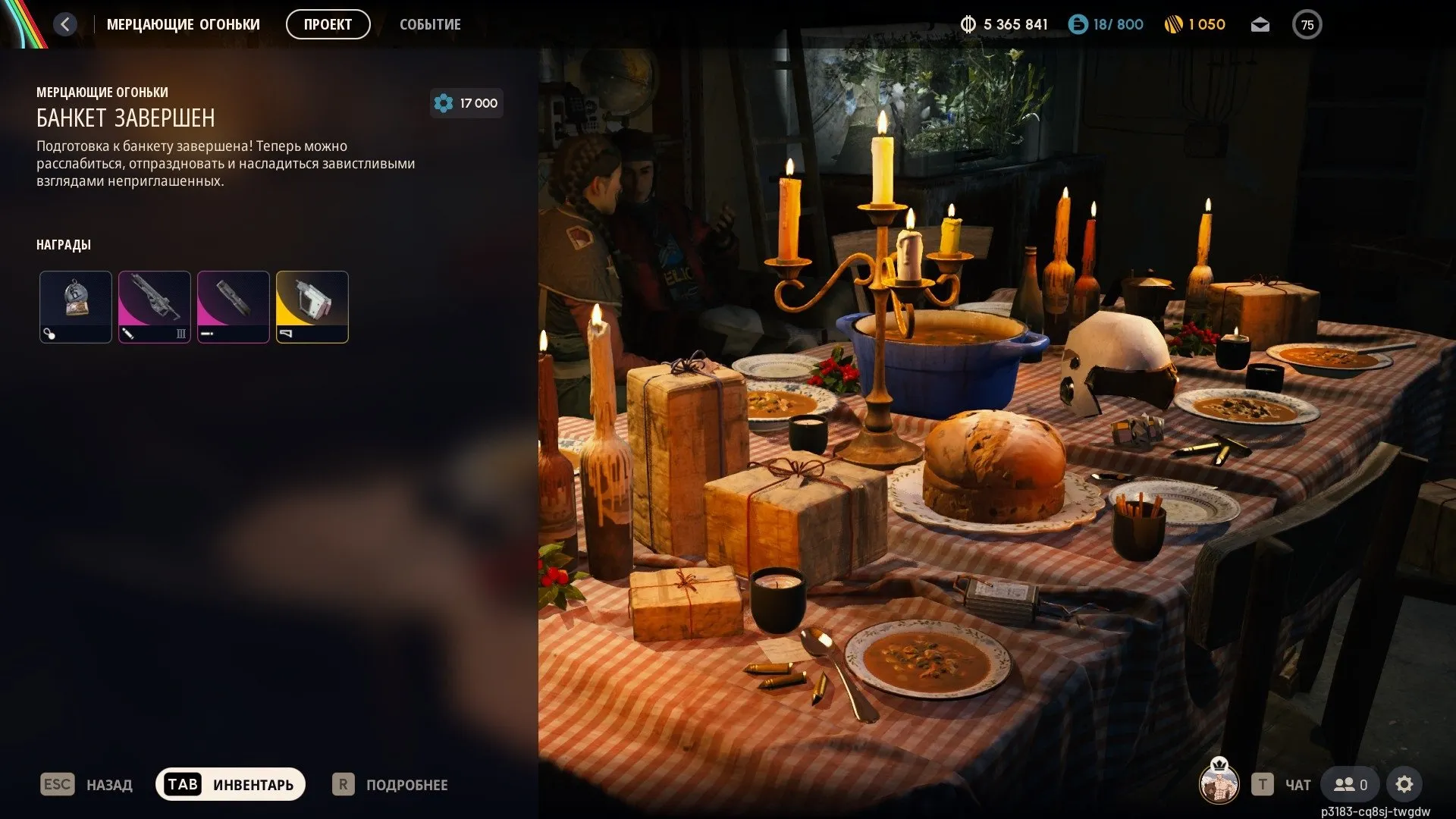Screen dimensions: 1456x819
Task: Open the party members button
Action: 1351,784
